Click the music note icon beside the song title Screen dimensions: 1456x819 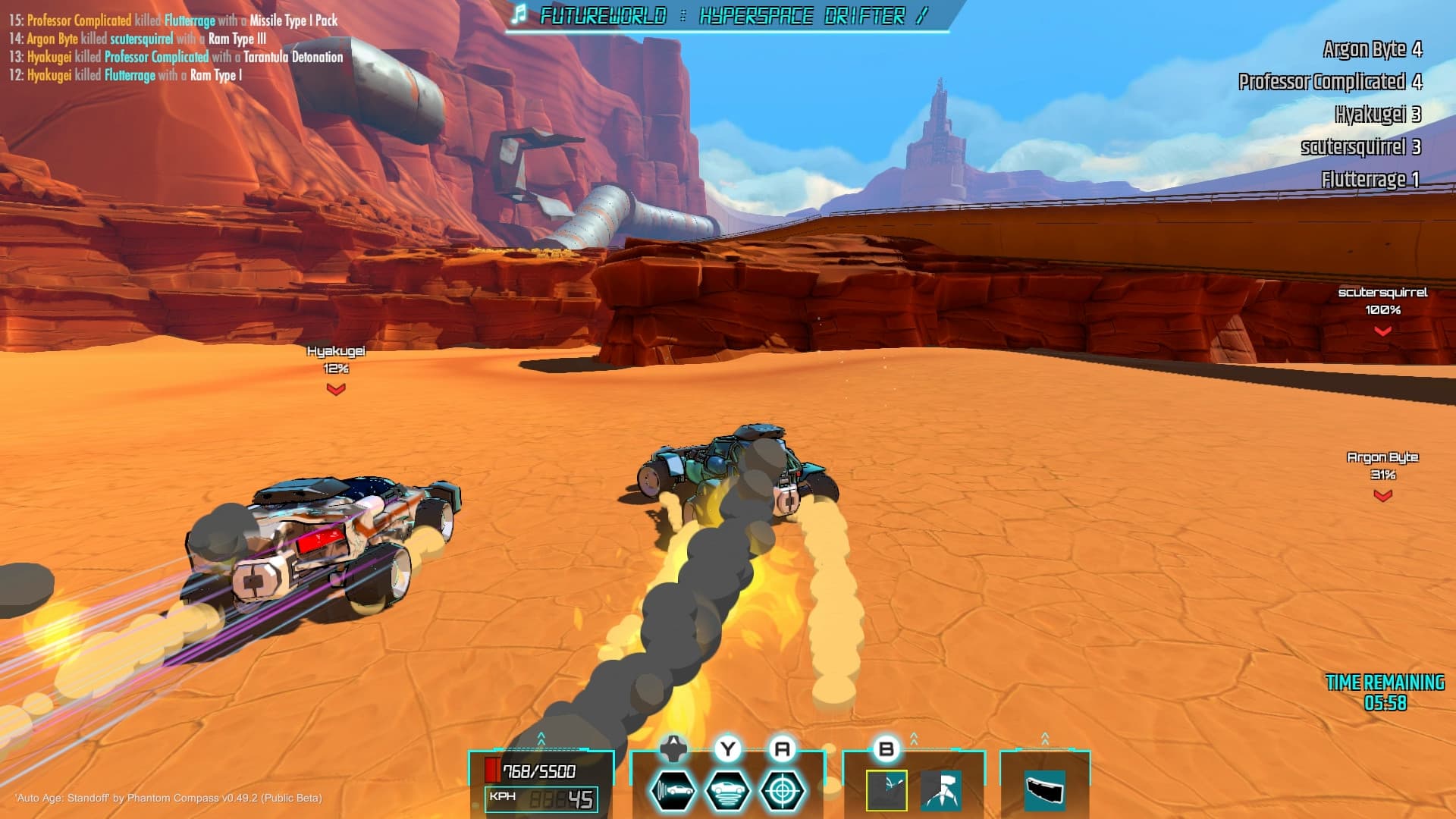tap(519, 13)
